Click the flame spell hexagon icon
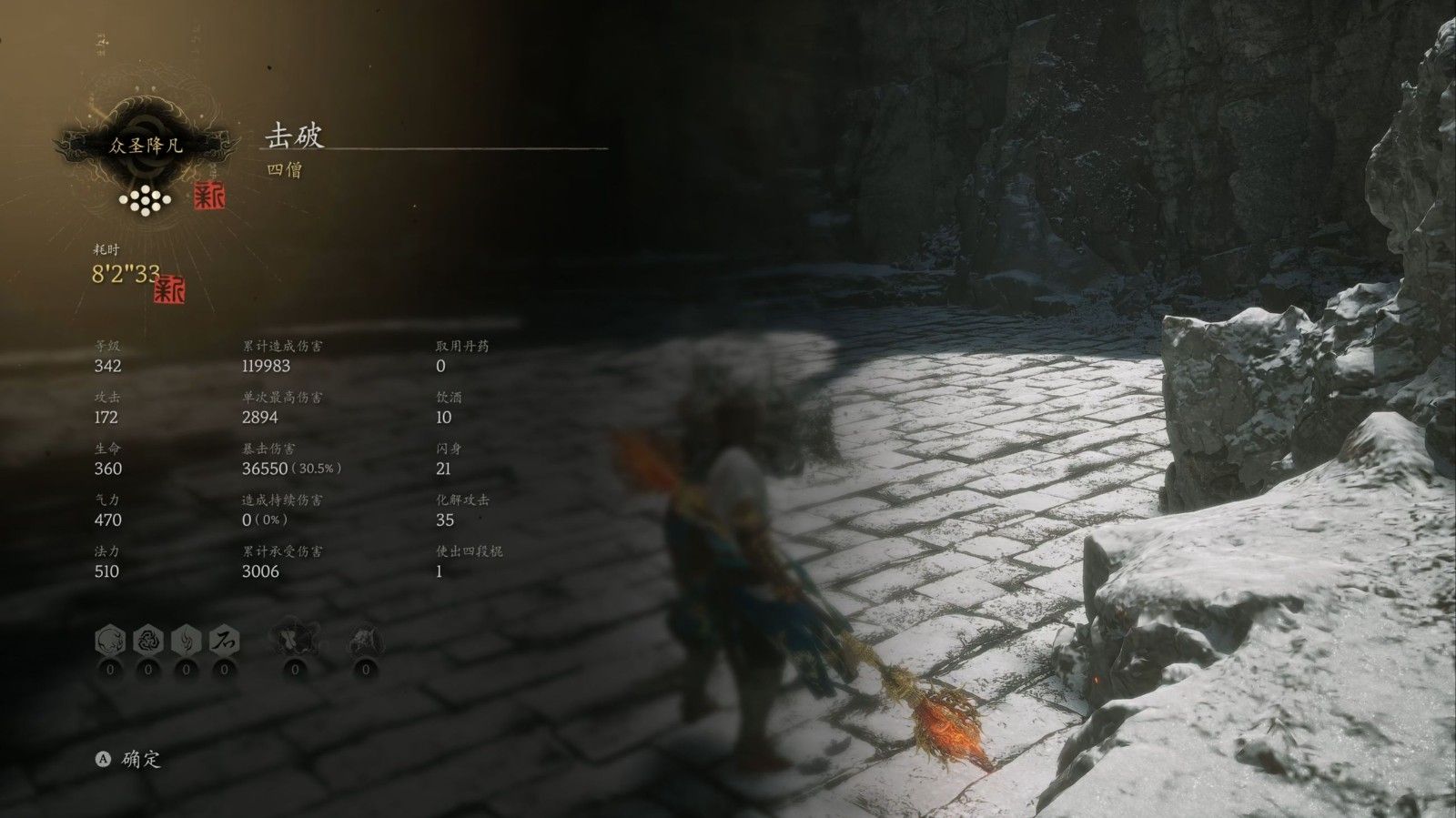Image resolution: width=1456 pixels, height=818 pixels. point(185,641)
